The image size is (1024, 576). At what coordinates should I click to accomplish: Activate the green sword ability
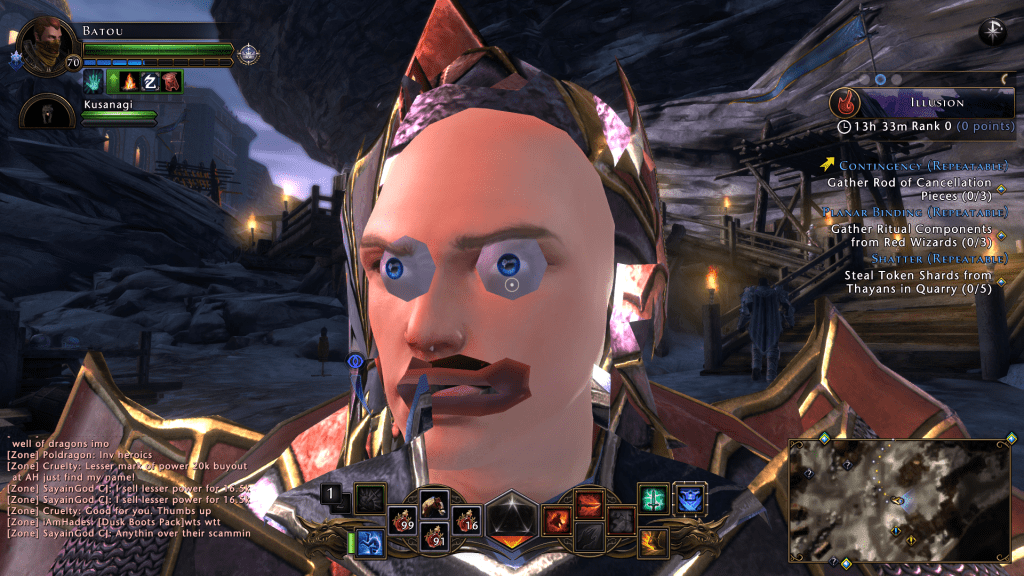pyautogui.click(x=654, y=499)
